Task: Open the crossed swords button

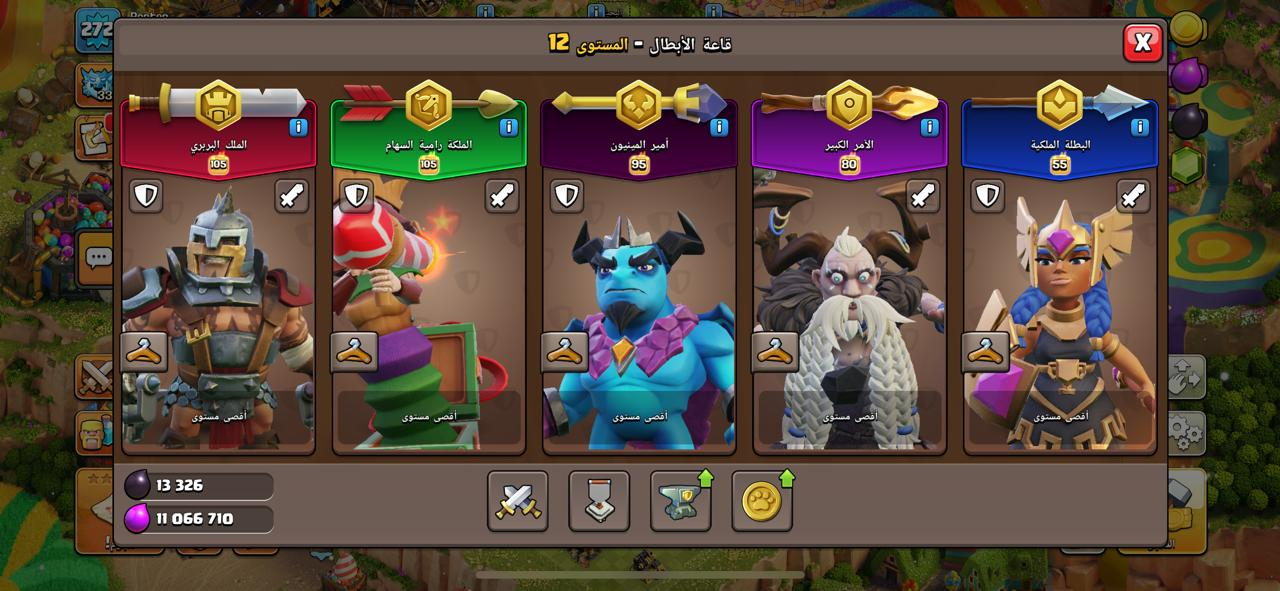Action: pyautogui.click(x=518, y=501)
